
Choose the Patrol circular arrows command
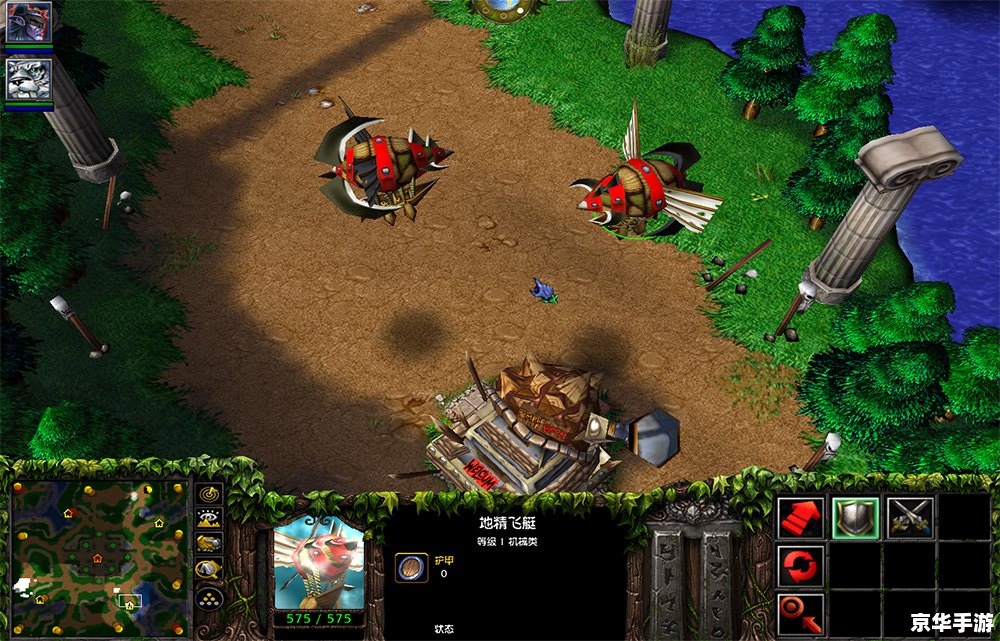tap(801, 566)
